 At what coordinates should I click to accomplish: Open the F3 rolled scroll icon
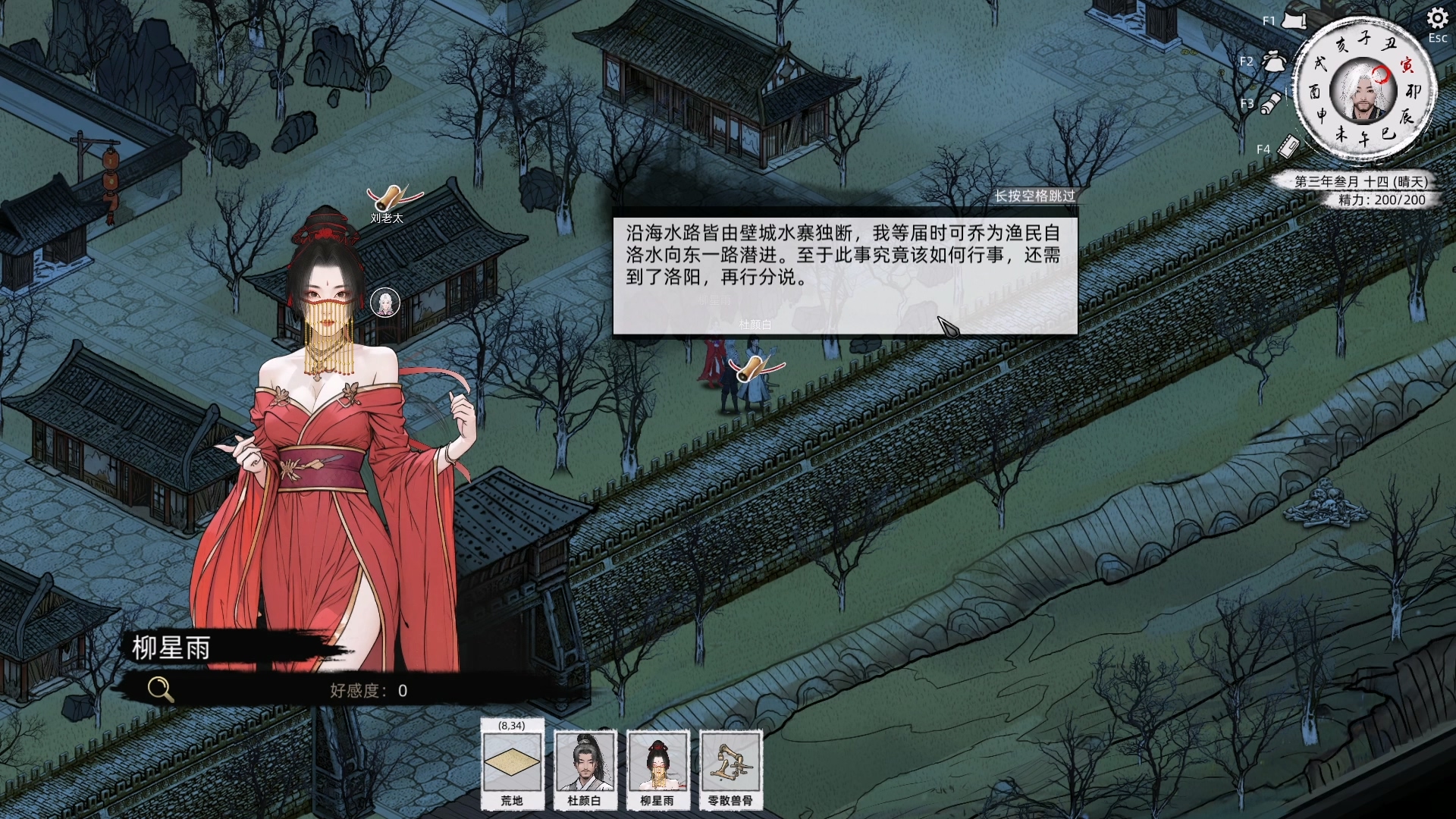(x=1271, y=103)
